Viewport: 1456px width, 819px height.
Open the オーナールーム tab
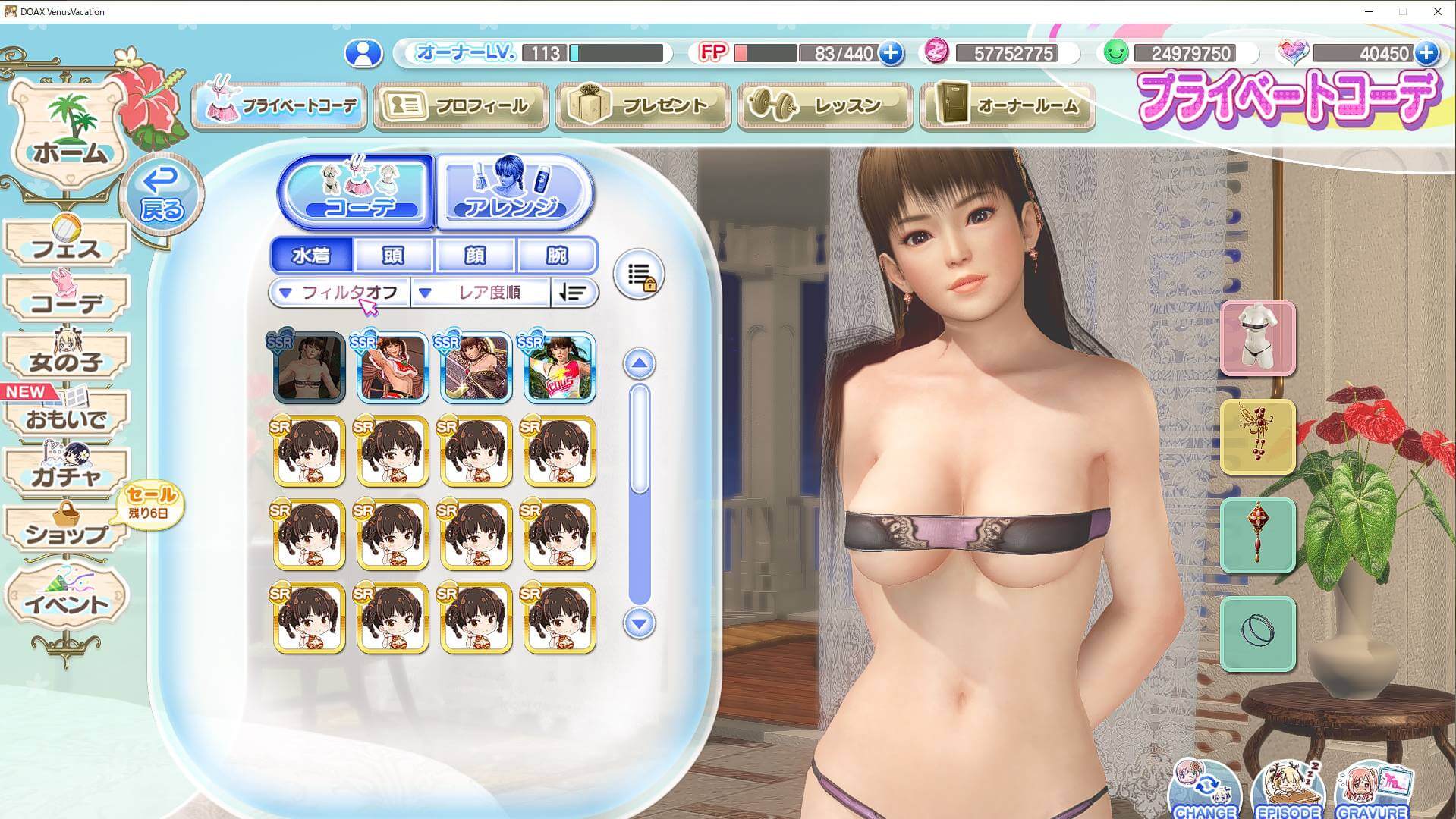[1008, 105]
